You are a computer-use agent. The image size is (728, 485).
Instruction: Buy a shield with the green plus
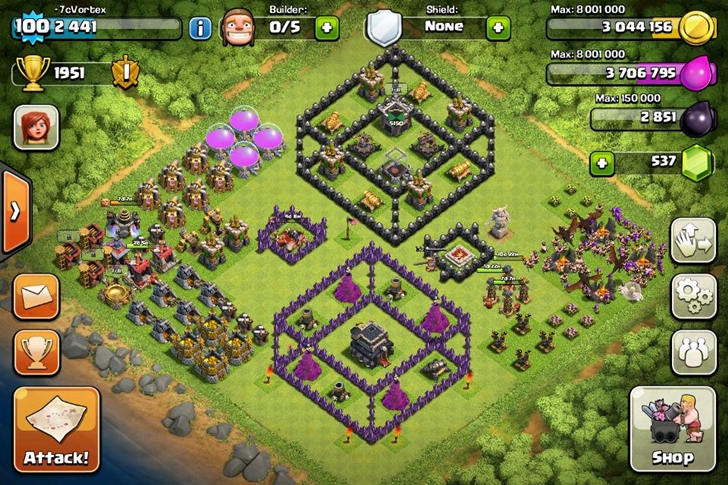(x=498, y=27)
